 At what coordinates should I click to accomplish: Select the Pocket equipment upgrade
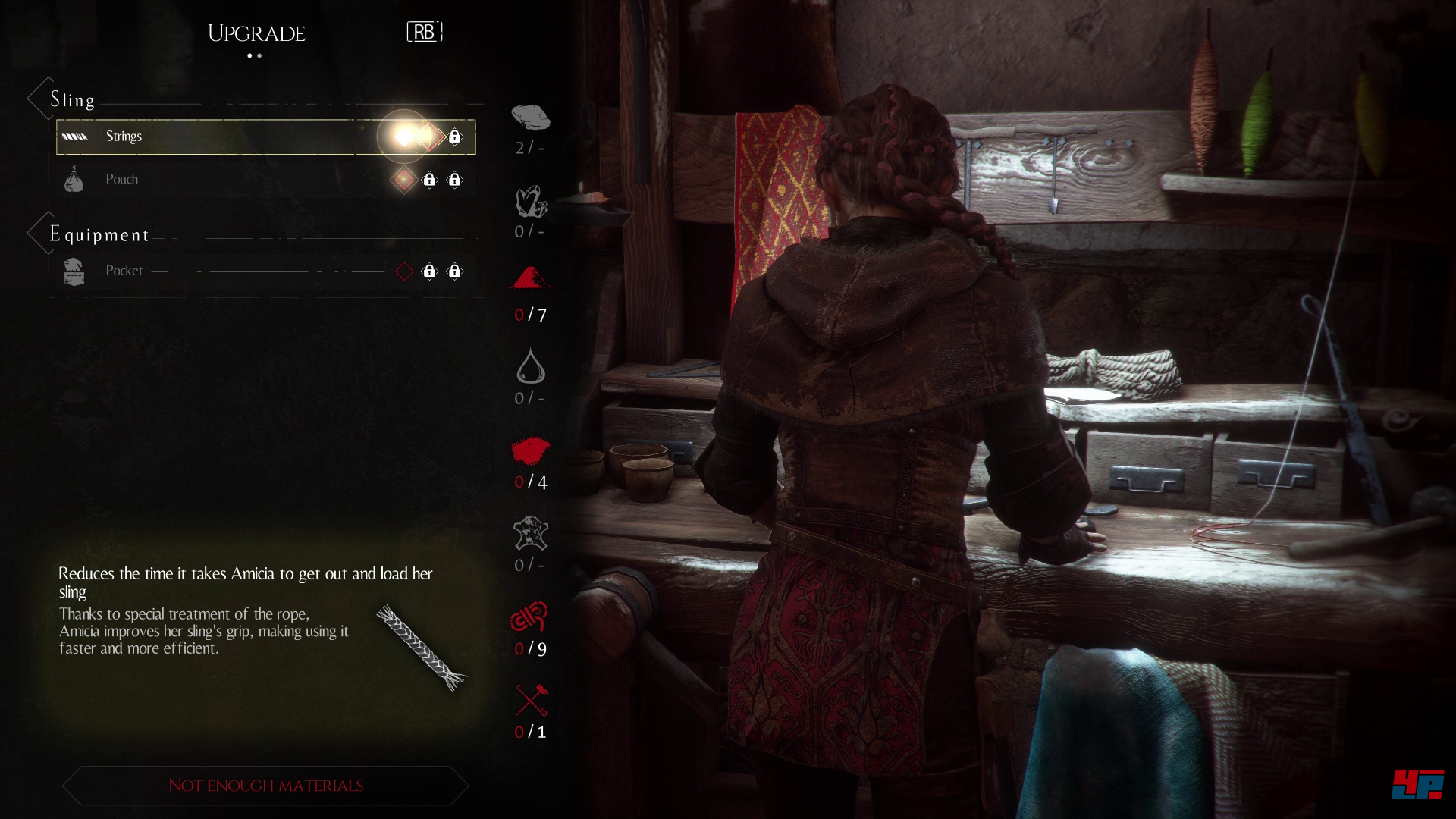tap(227, 271)
